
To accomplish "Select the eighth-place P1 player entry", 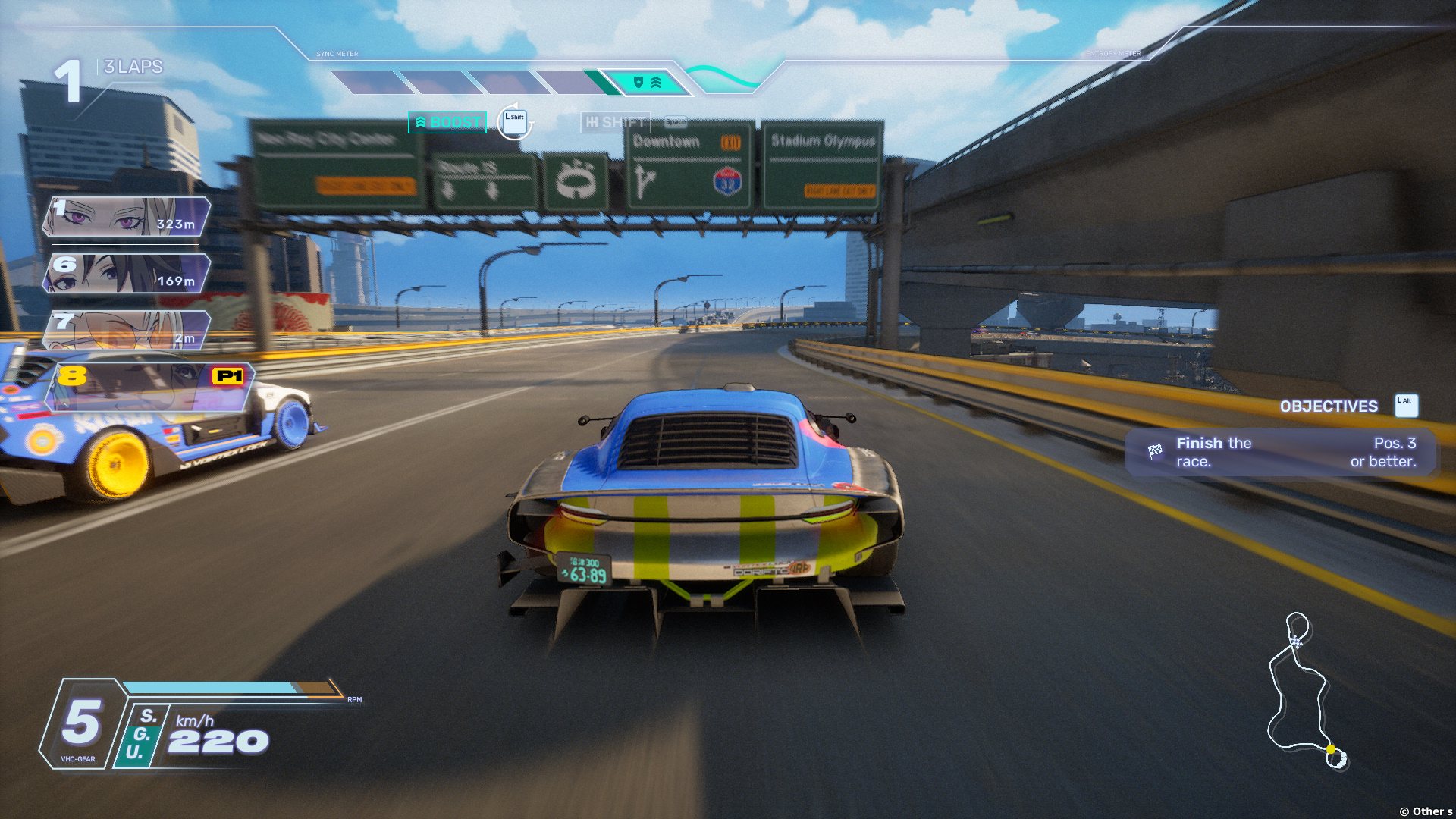I will (x=150, y=387).
